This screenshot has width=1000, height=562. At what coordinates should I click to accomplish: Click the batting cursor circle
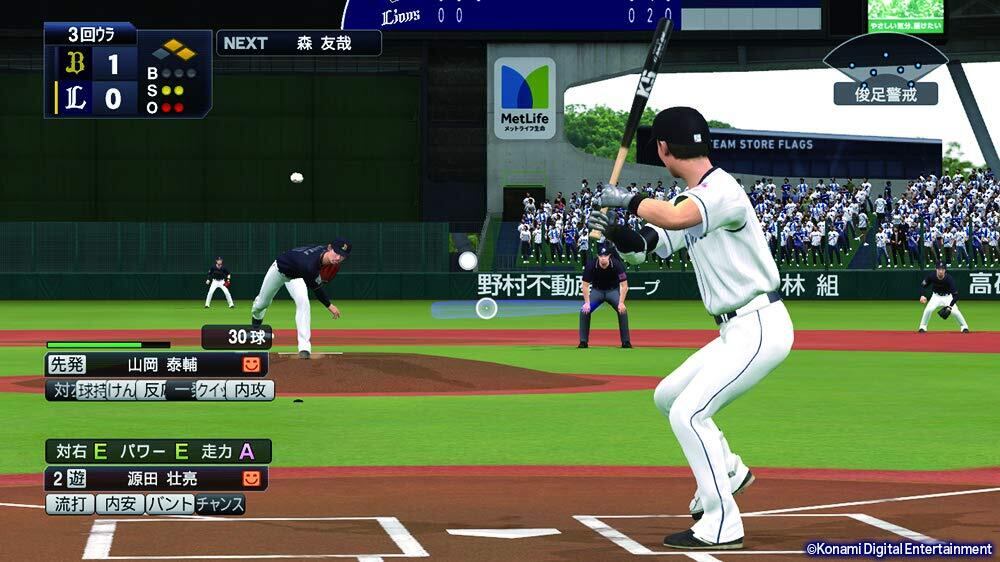click(486, 308)
